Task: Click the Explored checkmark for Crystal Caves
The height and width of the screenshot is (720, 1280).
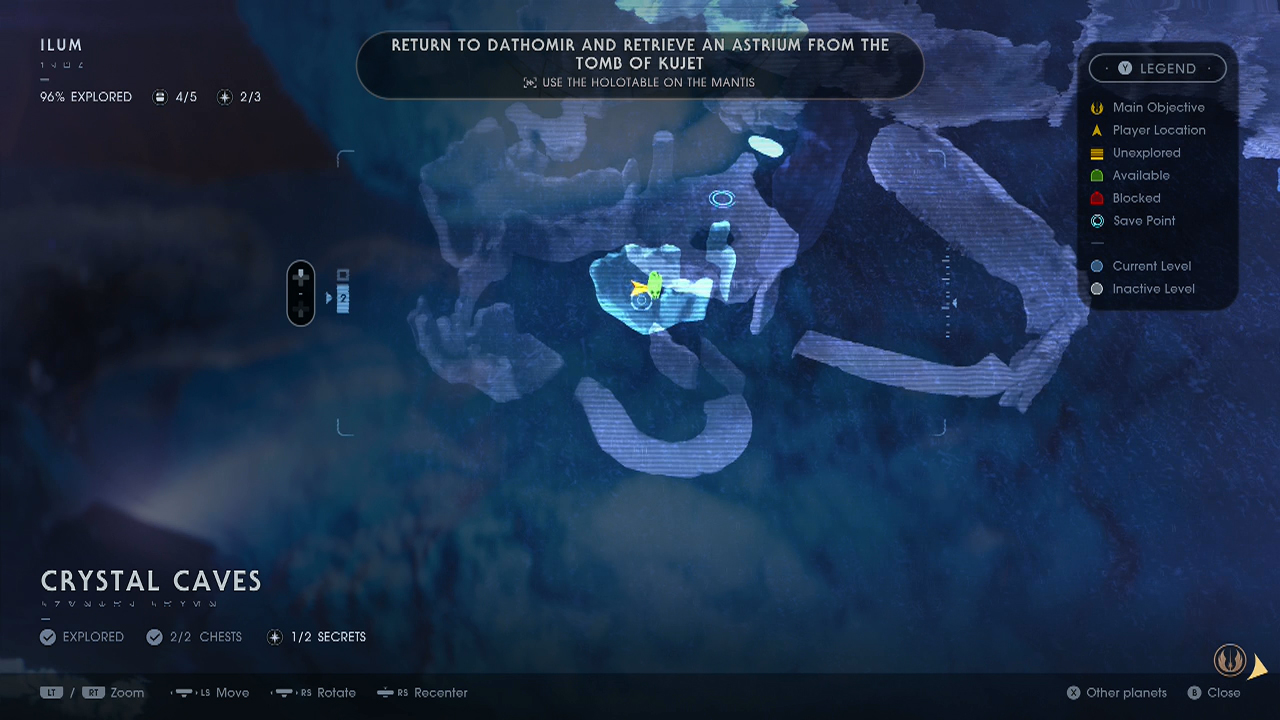Action: tap(48, 637)
